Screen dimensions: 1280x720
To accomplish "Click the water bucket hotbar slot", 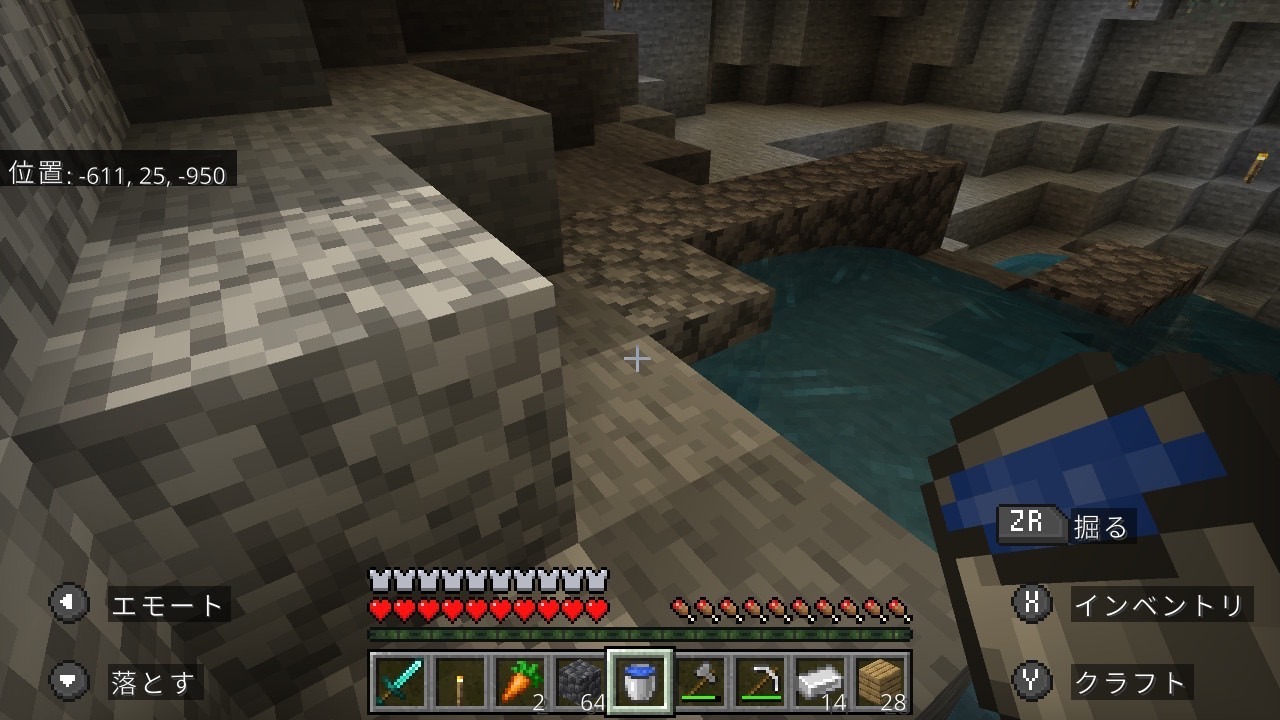I will pyautogui.click(x=640, y=682).
